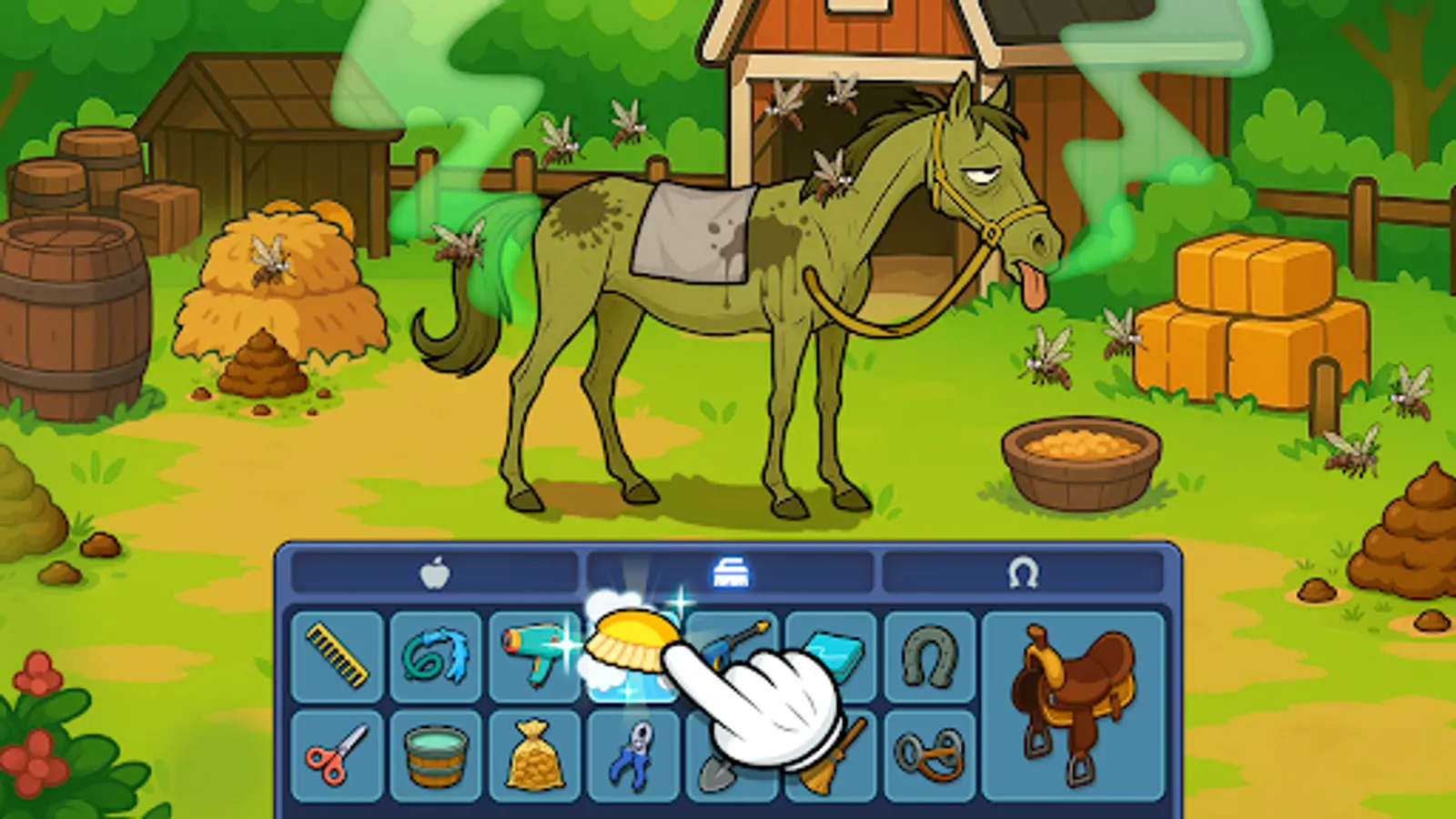The image size is (1456, 819).
Task: Open the apple feeding tab
Action: coord(437,573)
